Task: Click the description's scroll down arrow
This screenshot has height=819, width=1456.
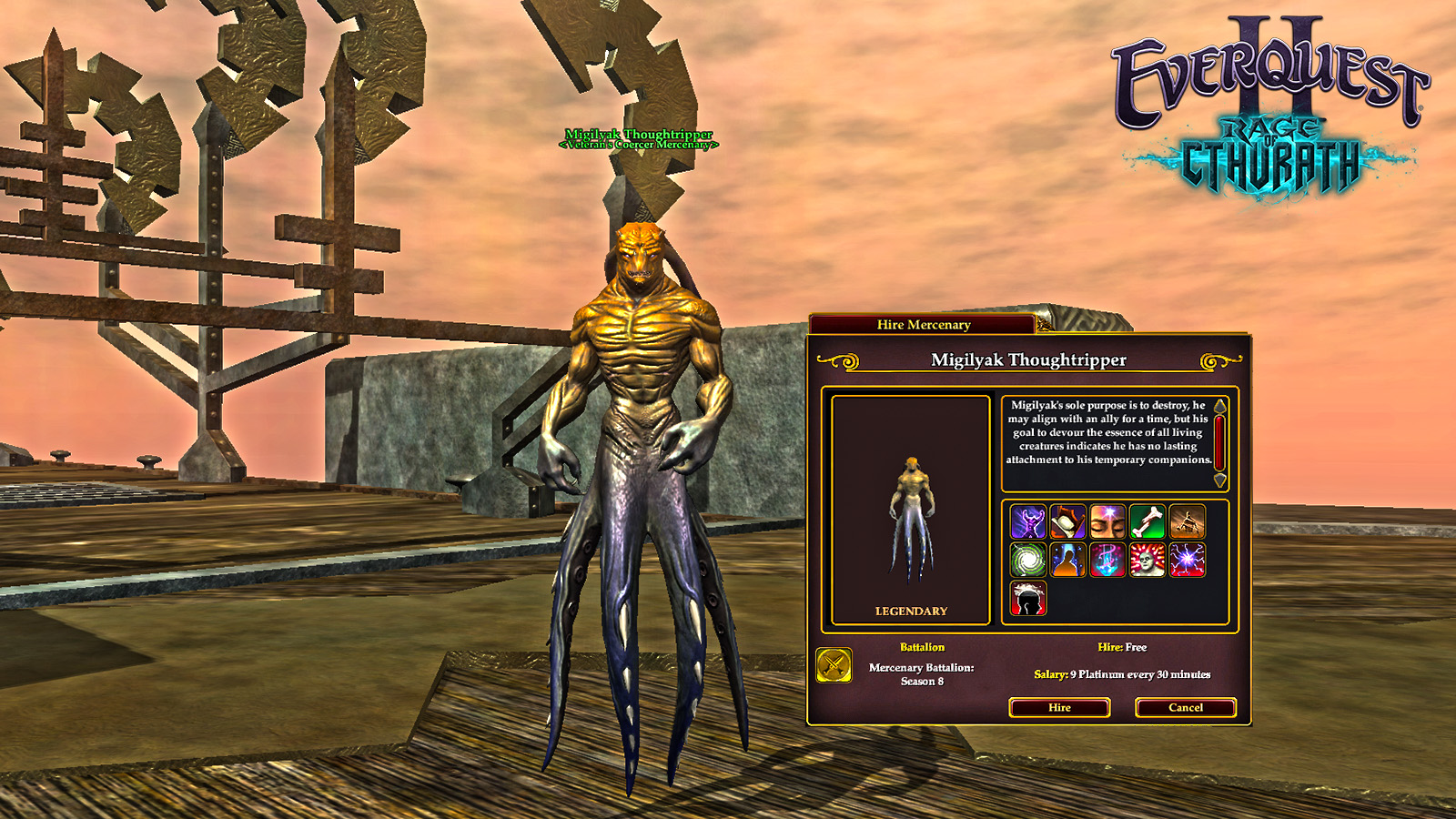Action: pyautogui.click(x=1219, y=480)
